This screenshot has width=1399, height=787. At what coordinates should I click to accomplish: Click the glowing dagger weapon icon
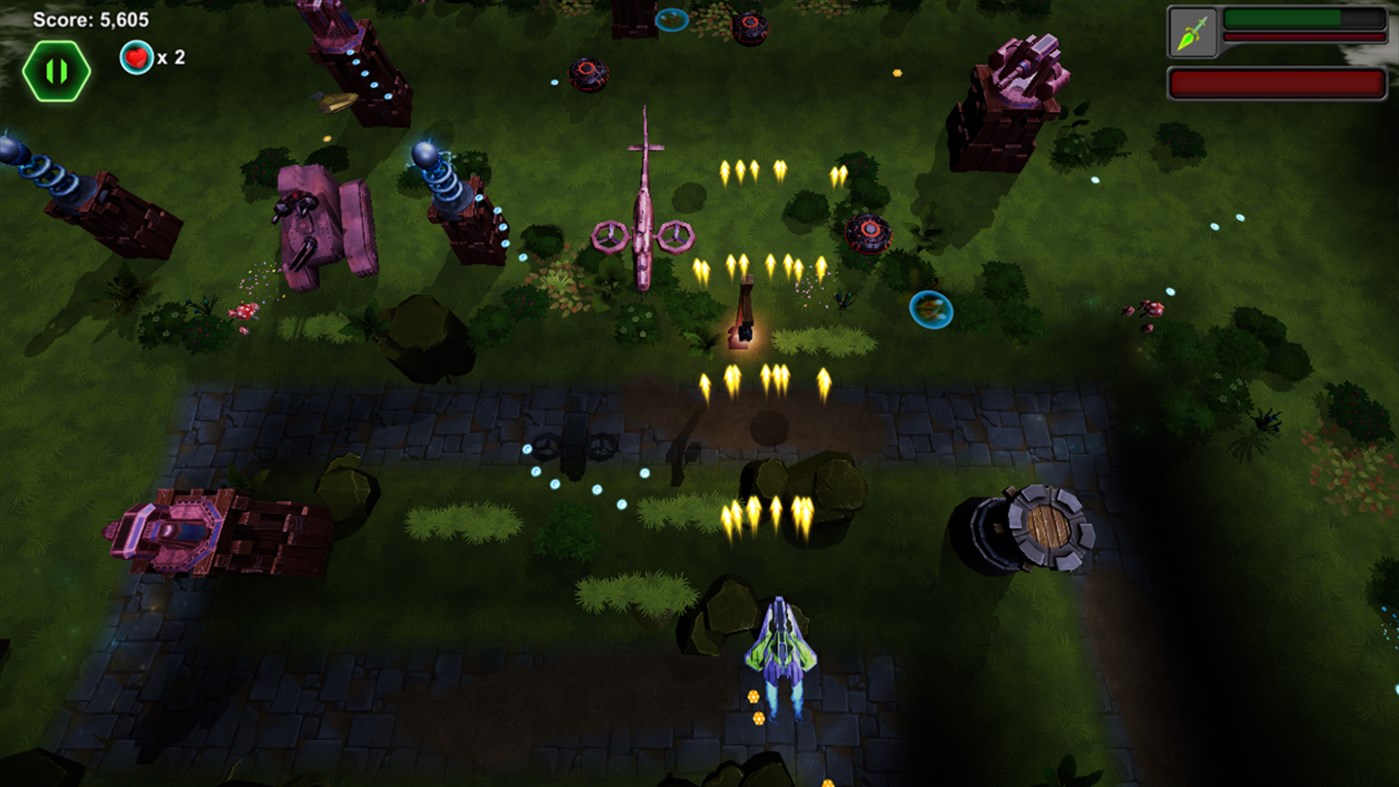(1193, 31)
